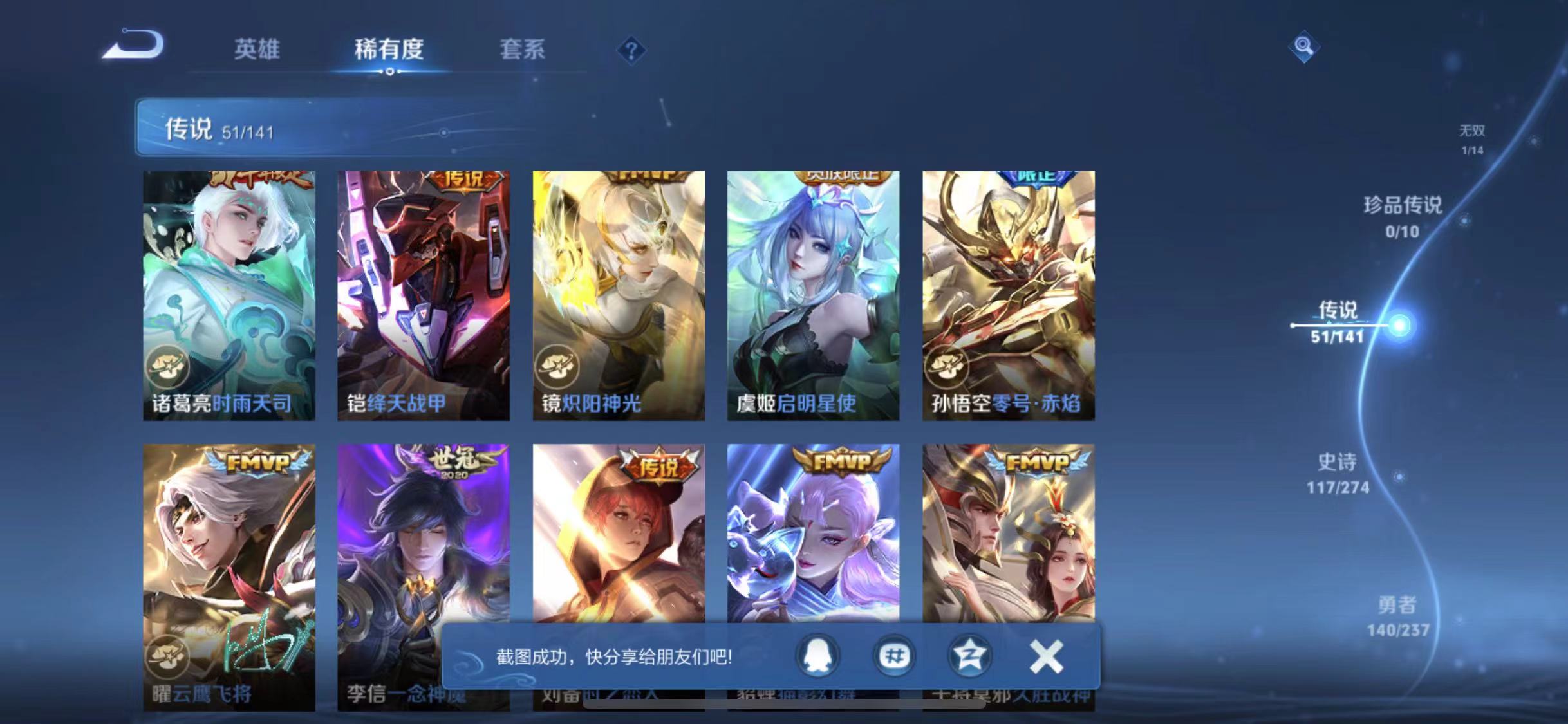
Task: Tap the circular badge on 诸葛亮时雨天司 card
Action: 169,366
